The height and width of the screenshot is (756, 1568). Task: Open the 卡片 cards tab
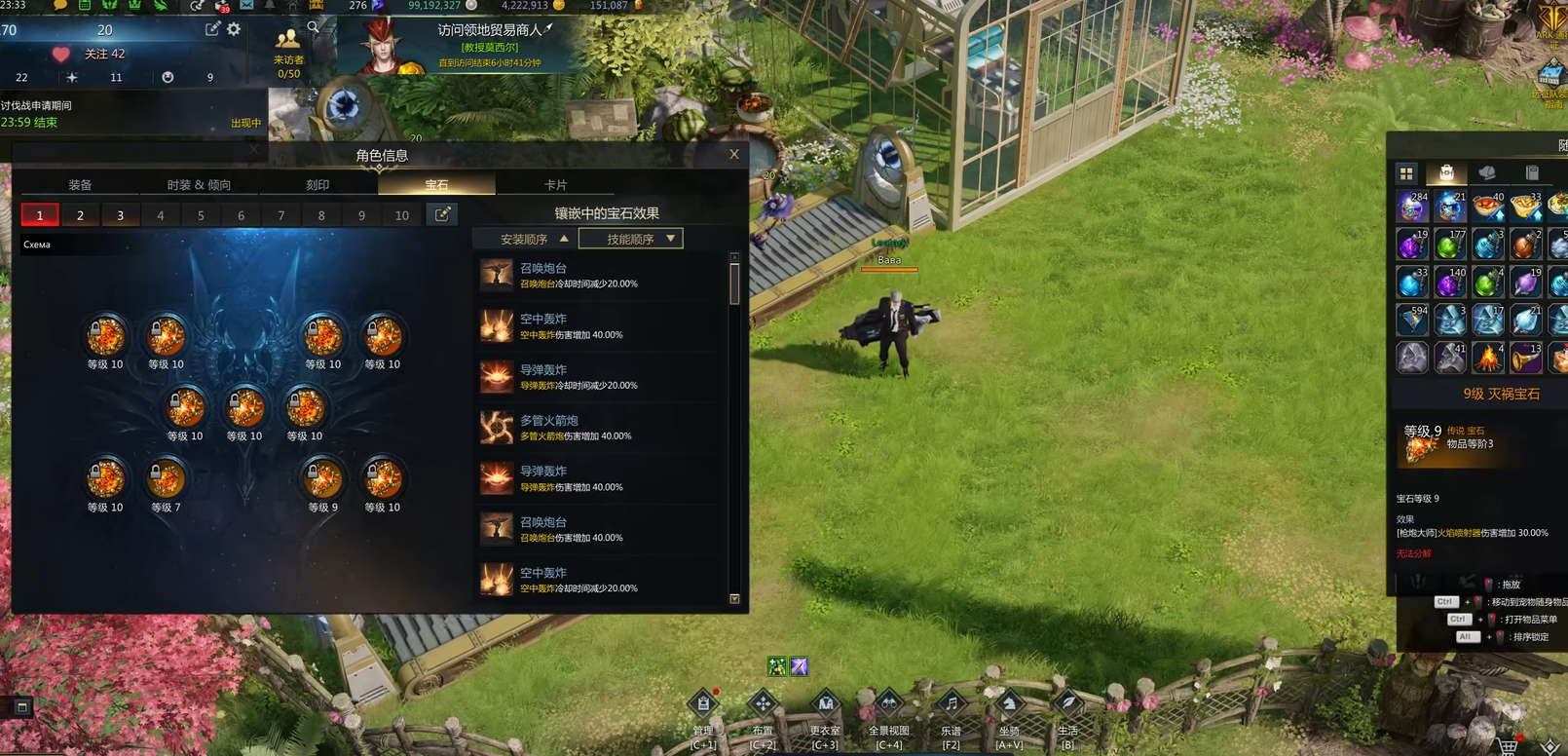click(555, 184)
